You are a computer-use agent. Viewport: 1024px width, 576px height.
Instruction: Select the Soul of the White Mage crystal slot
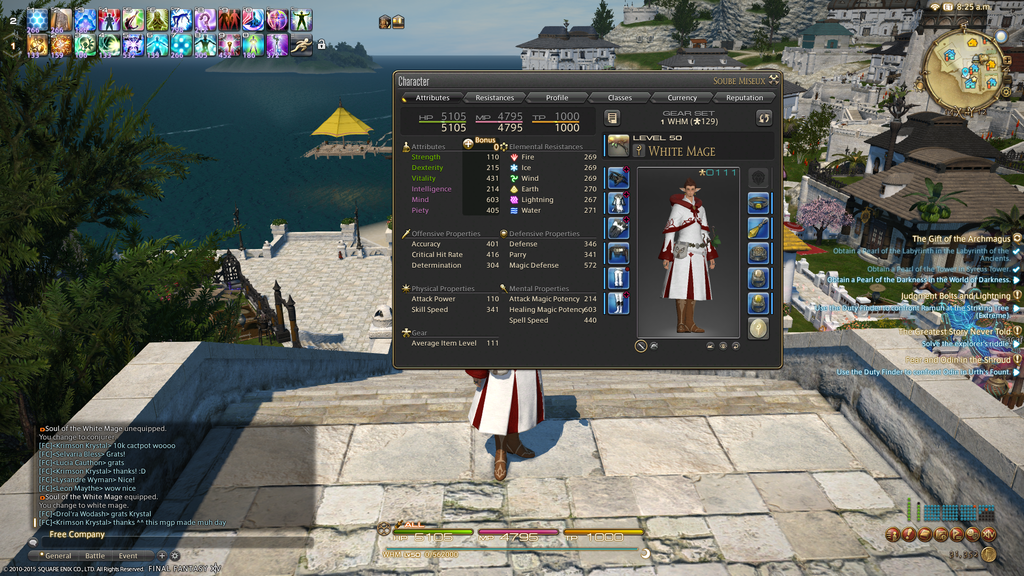(758, 328)
